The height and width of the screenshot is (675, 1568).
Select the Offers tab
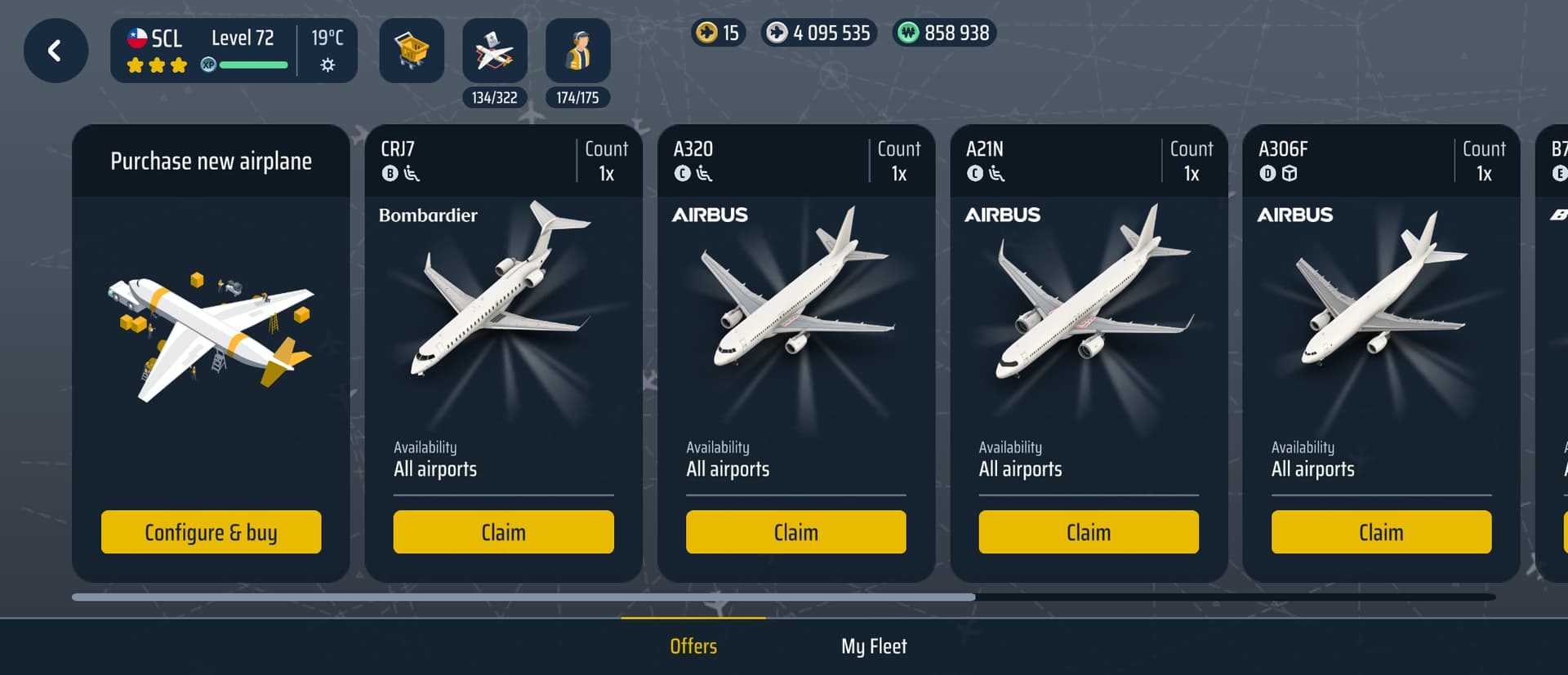tap(693, 646)
